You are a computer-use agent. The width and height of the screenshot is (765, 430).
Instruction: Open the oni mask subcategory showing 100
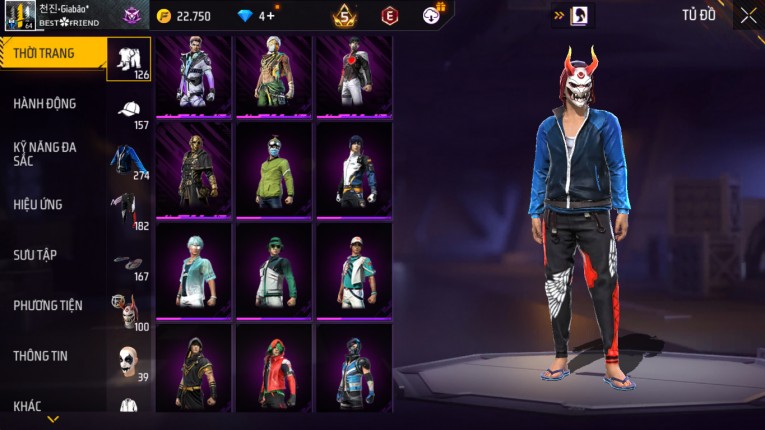(126, 312)
